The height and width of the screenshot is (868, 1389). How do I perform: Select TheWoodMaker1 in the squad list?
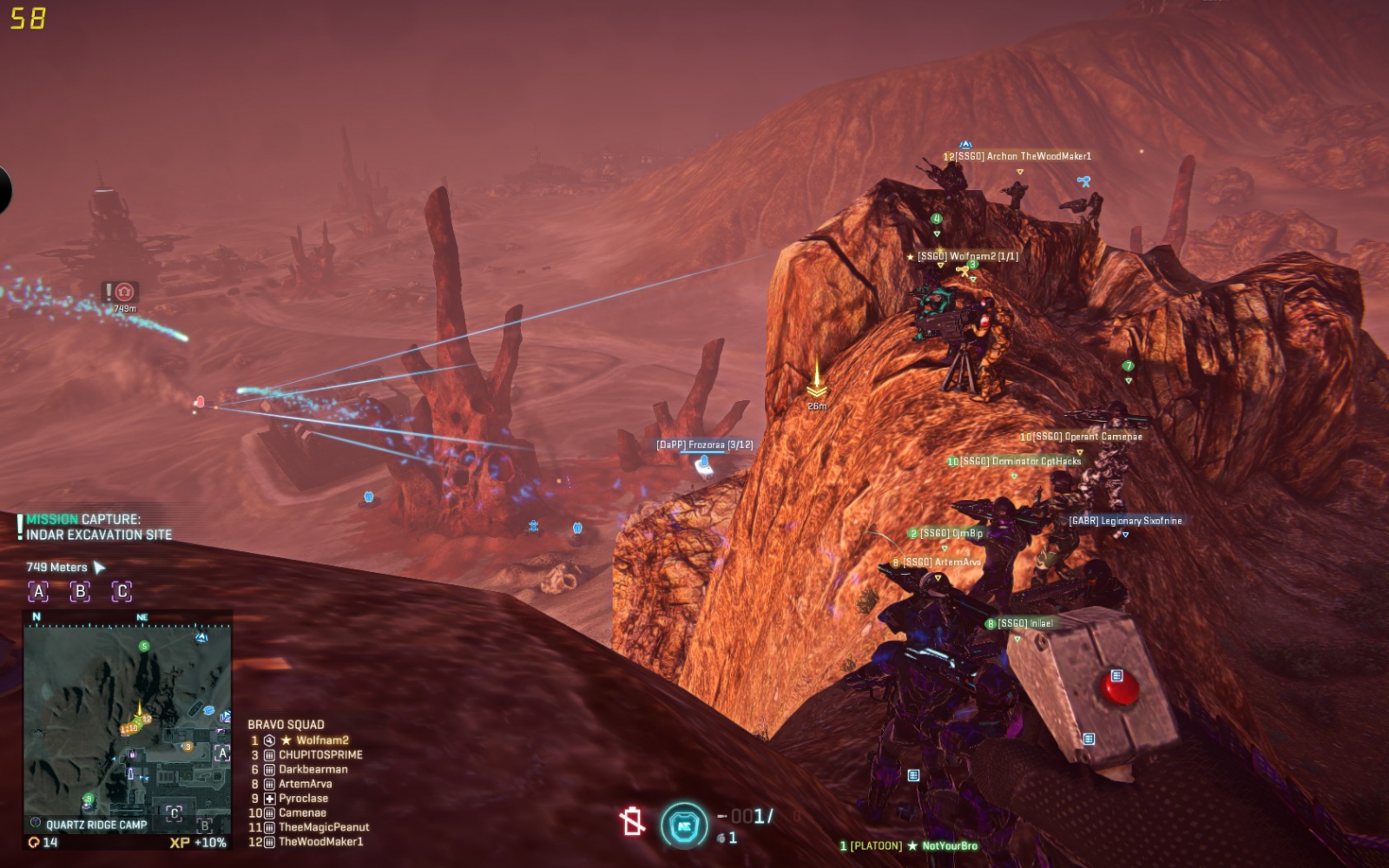pyautogui.click(x=320, y=842)
